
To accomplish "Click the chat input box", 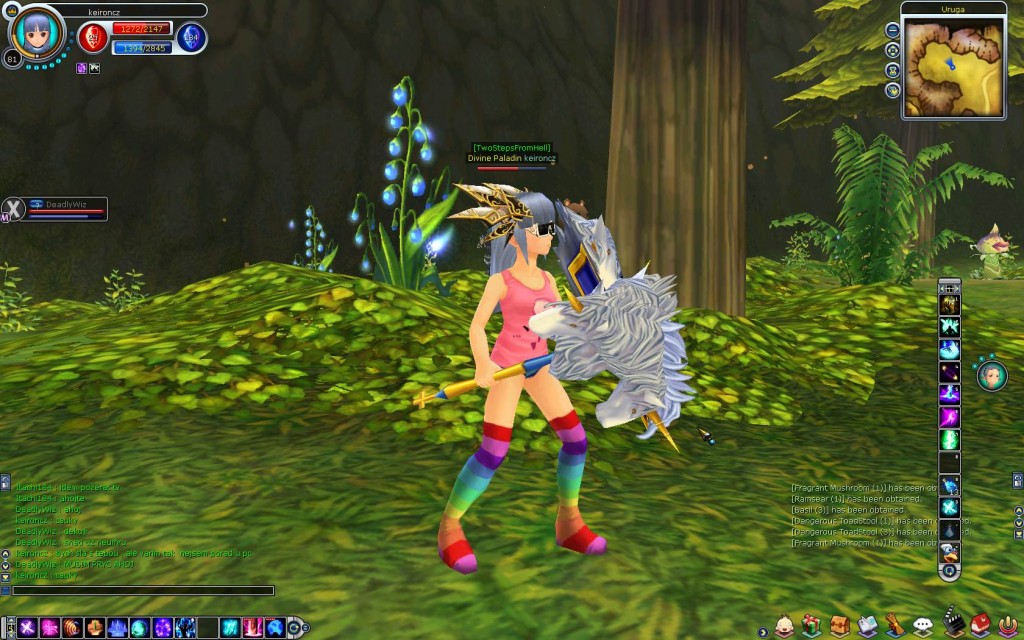I will [142, 591].
